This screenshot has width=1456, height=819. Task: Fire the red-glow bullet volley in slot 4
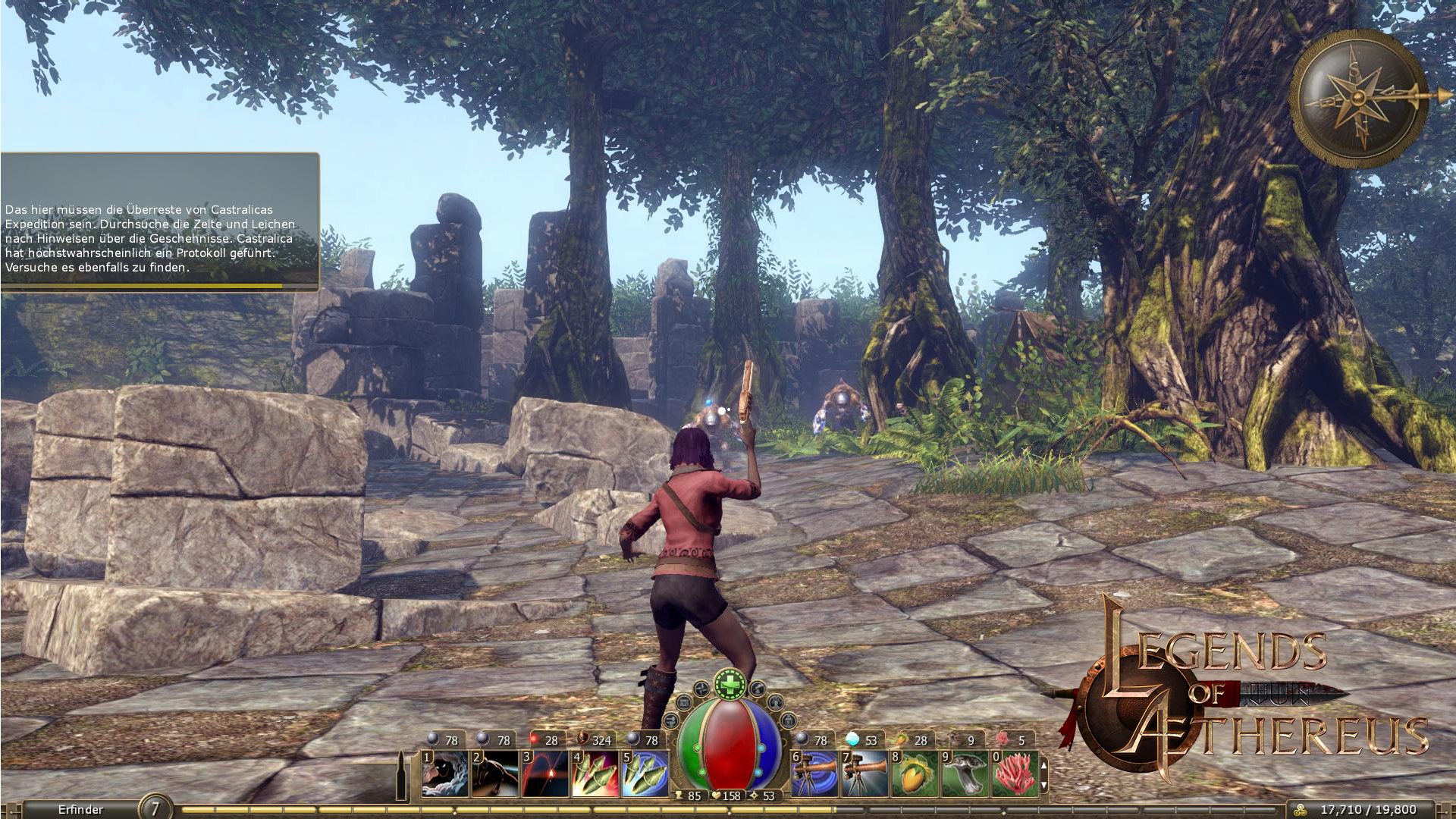click(595, 773)
